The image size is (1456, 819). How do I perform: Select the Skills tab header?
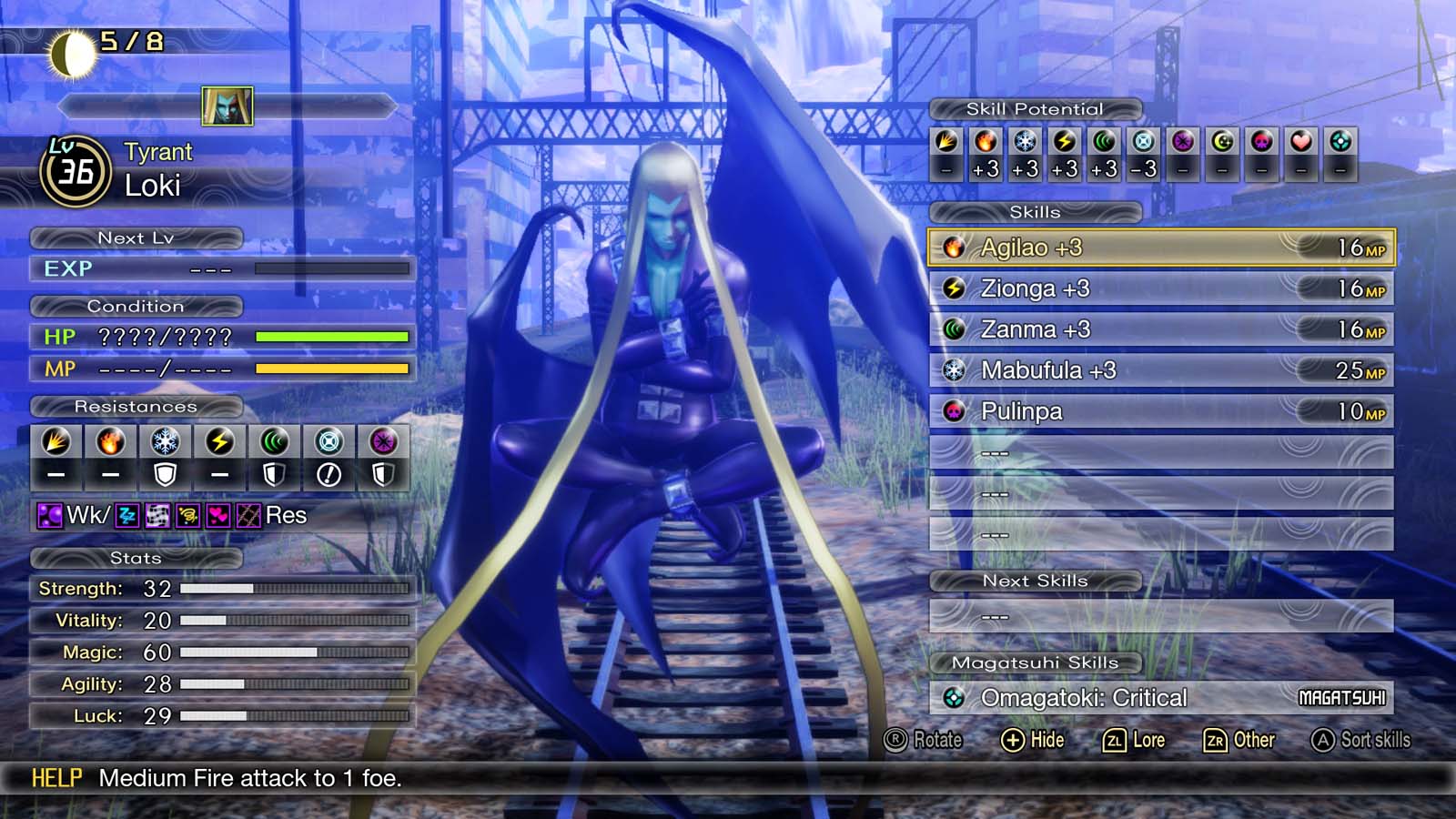click(1036, 212)
